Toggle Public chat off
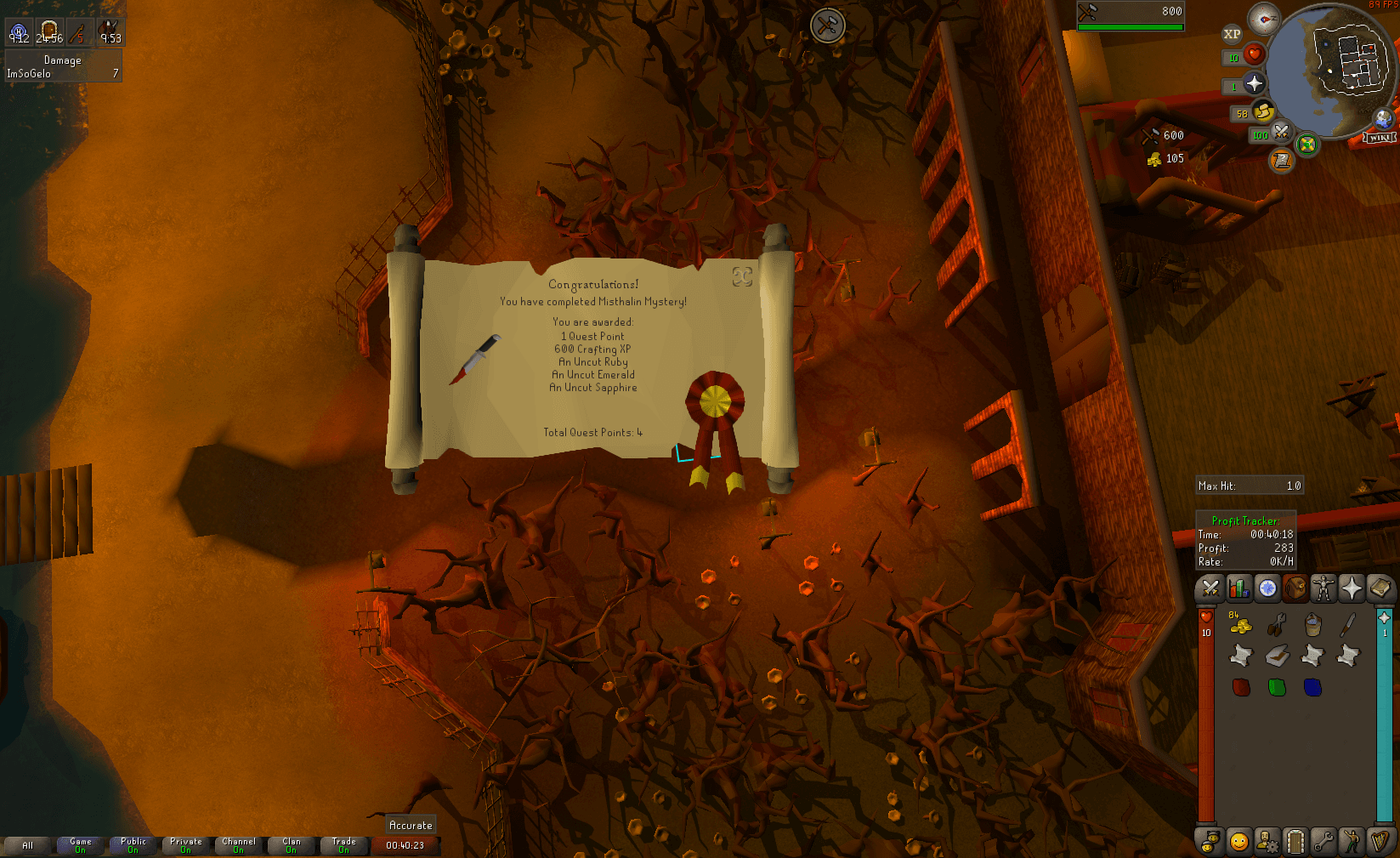 133,846
